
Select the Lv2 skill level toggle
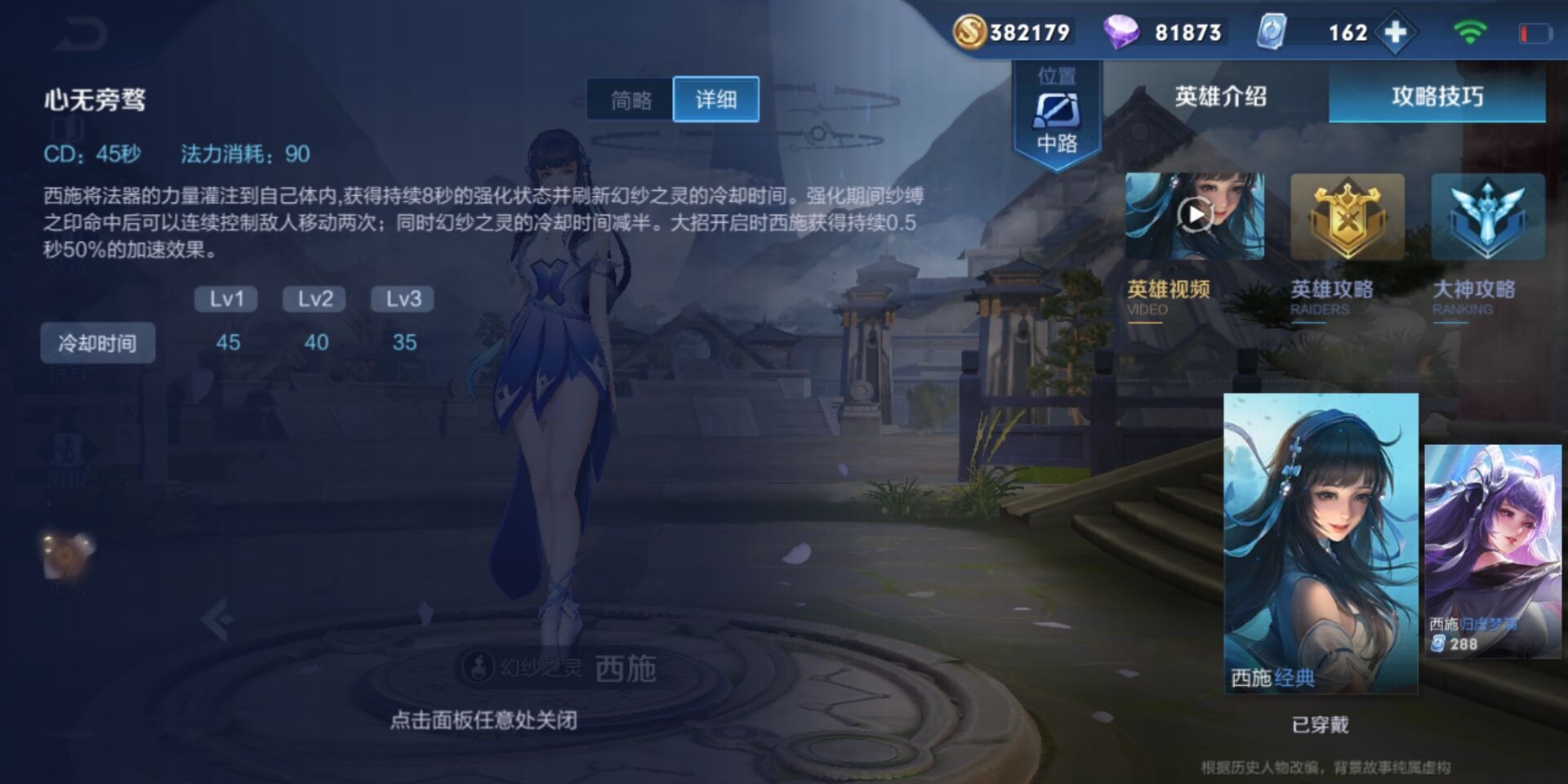(x=313, y=299)
